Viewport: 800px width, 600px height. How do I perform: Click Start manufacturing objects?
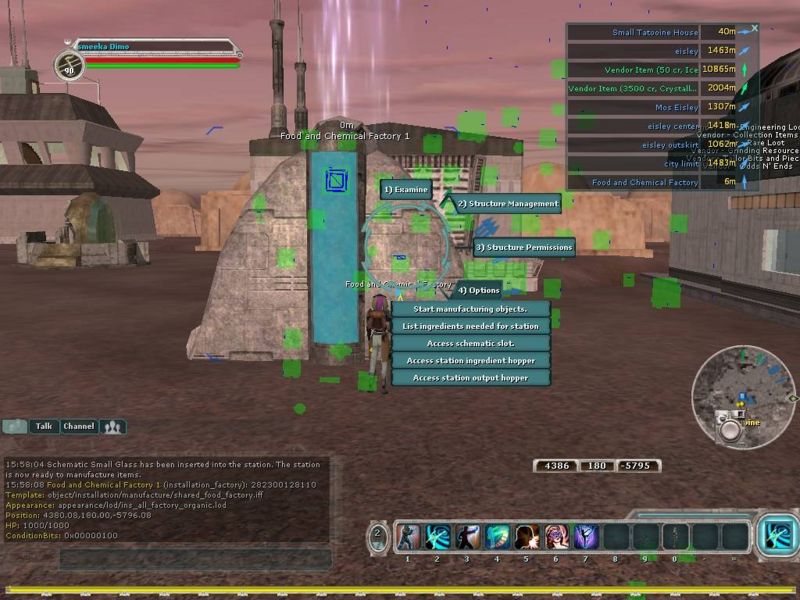click(470, 309)
